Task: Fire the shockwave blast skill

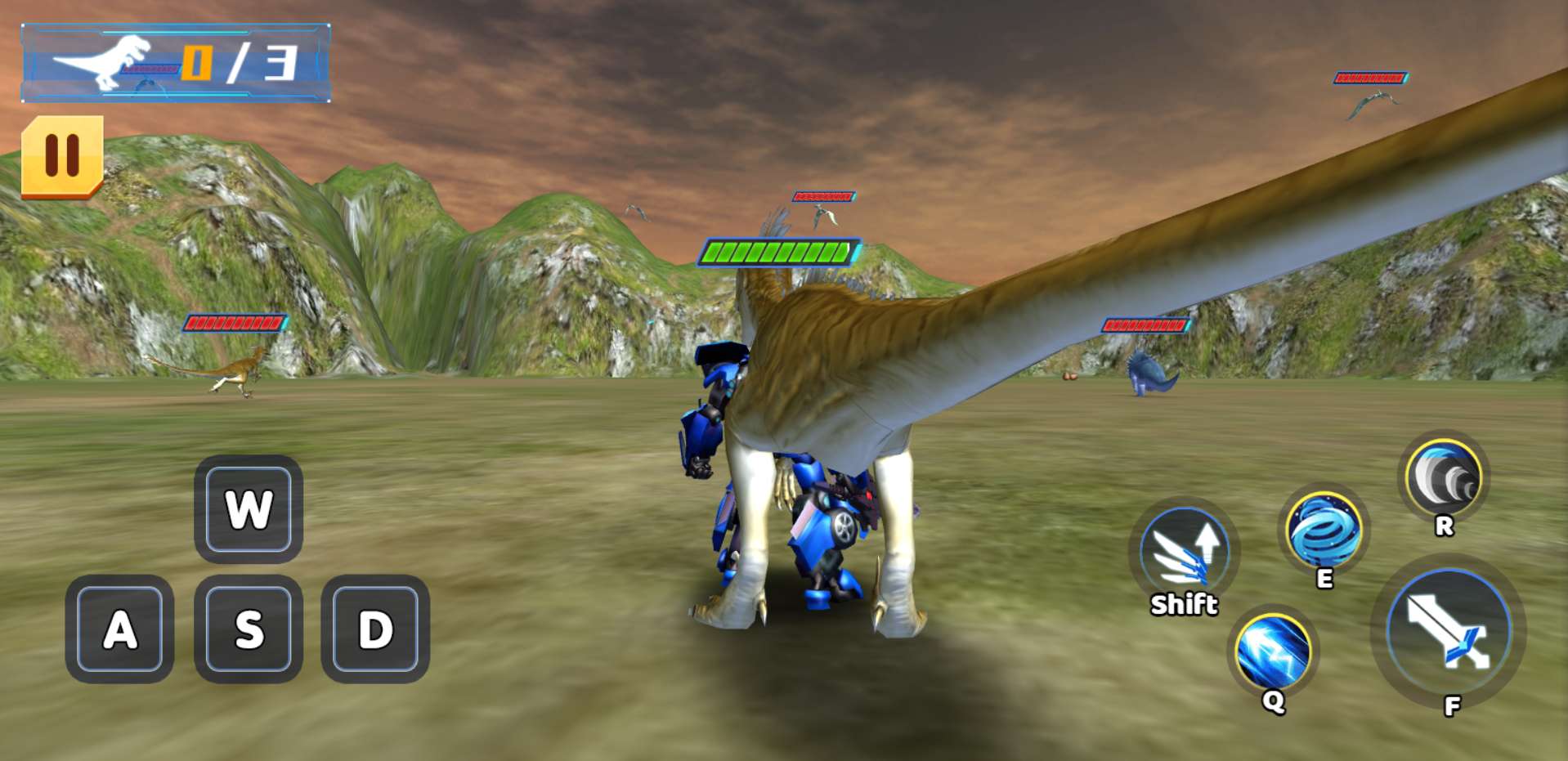Action: click(x=1444, y=477)
